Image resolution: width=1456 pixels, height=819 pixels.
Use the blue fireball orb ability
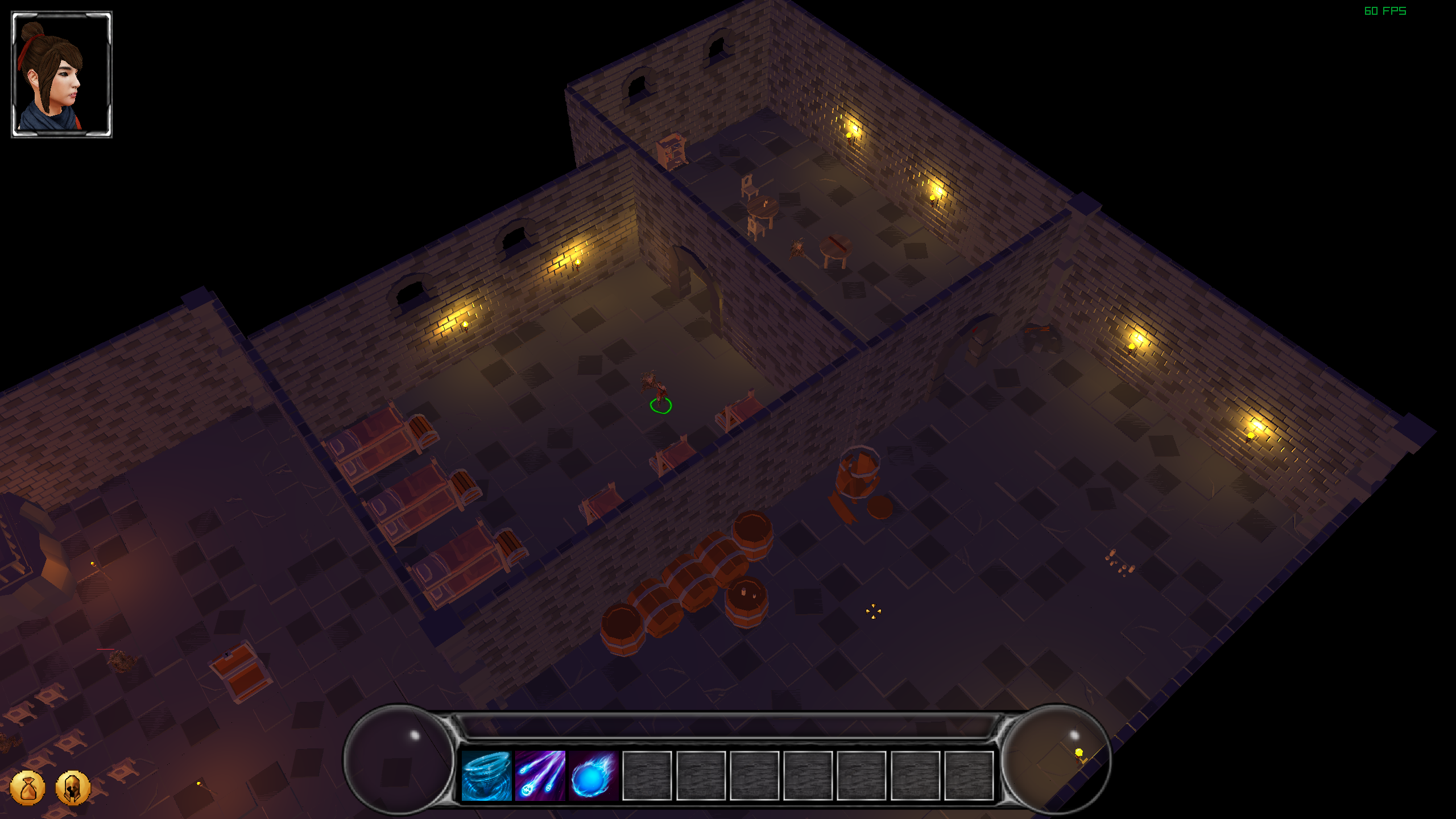[593, 775]
